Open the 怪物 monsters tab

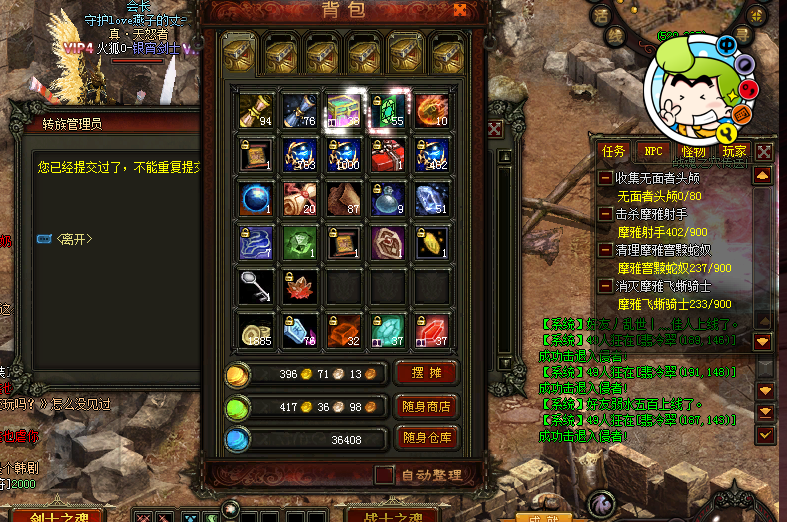coord(693,151)
